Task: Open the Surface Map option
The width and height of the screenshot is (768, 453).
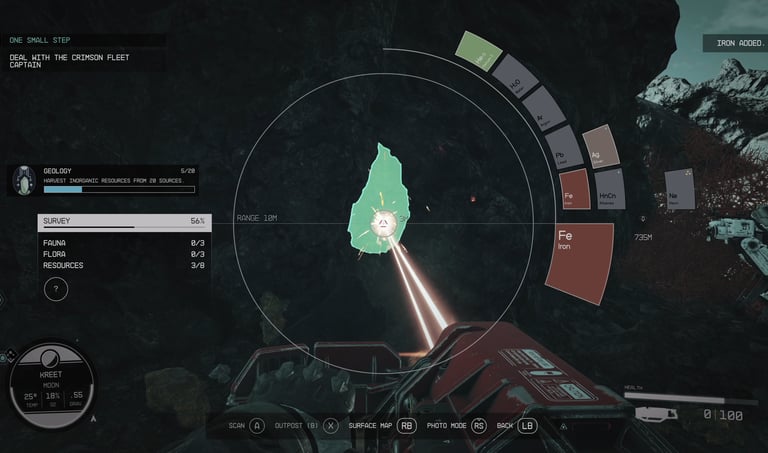Action: [382, 425]
